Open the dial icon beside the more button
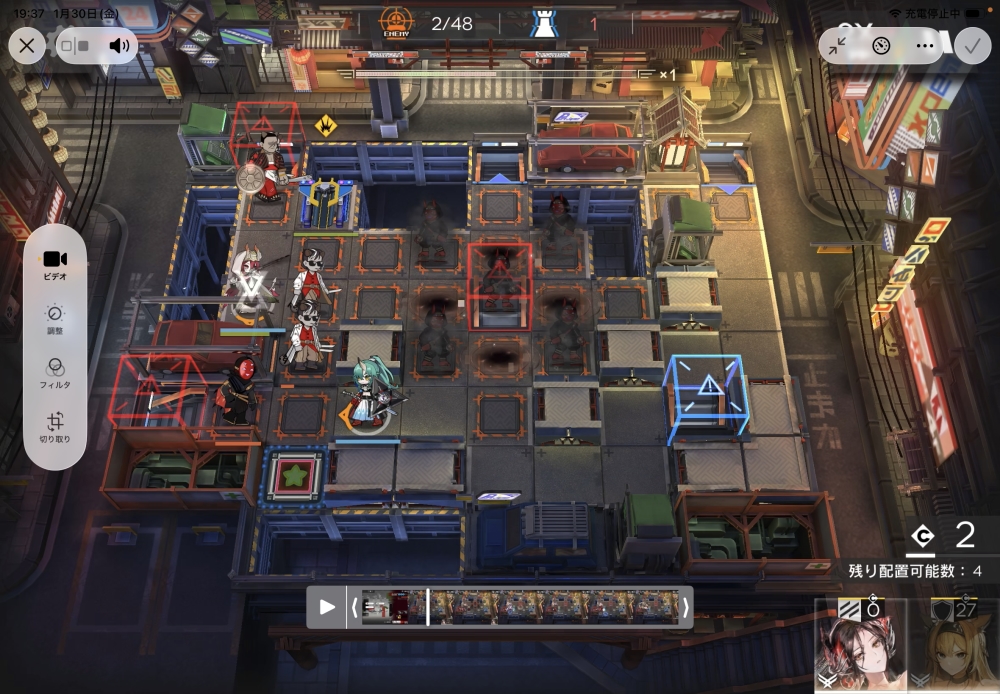Screen dimensions: 1000x694 click(x=881, y=45)
